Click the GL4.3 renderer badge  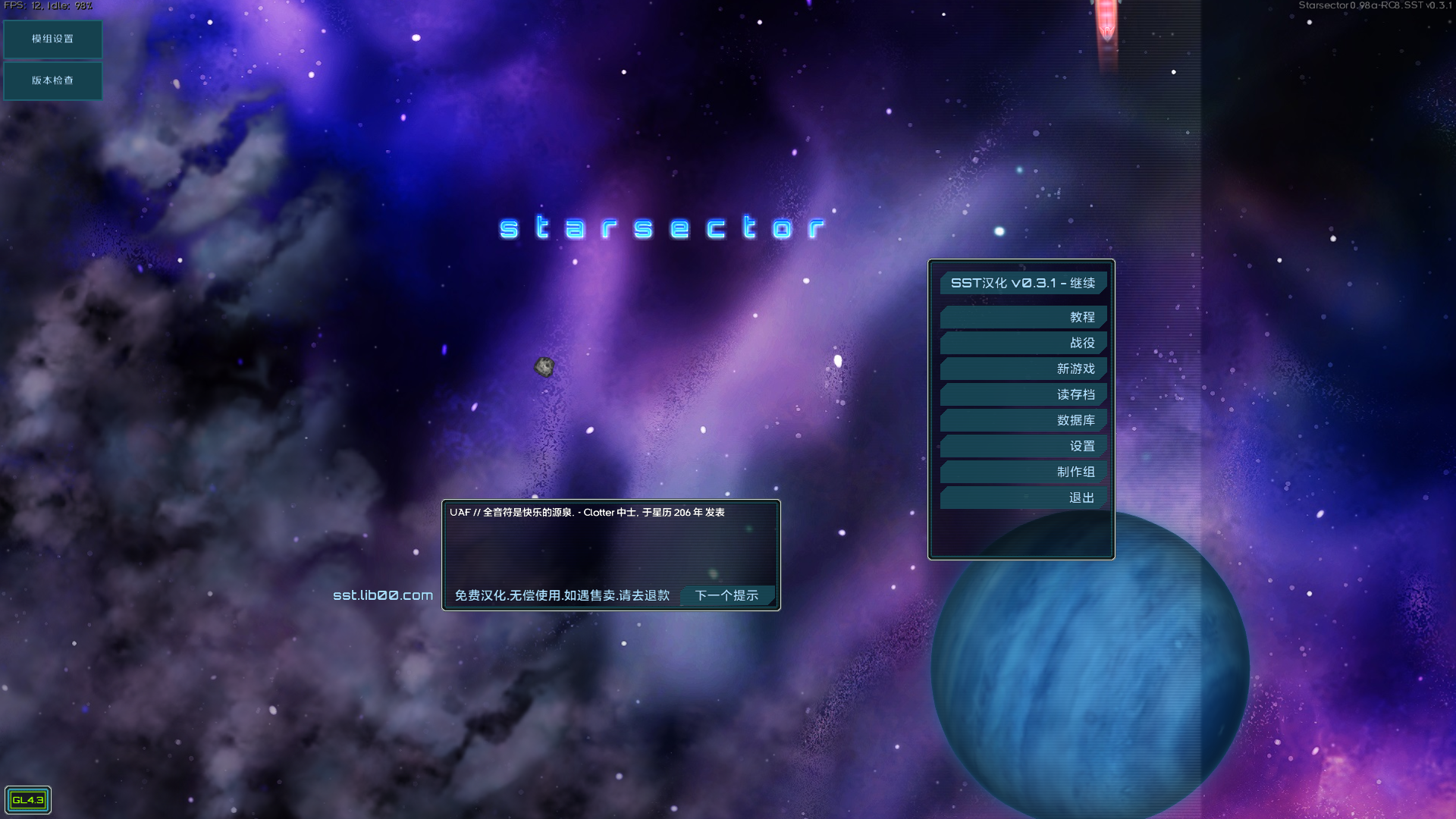coord(29,799)
